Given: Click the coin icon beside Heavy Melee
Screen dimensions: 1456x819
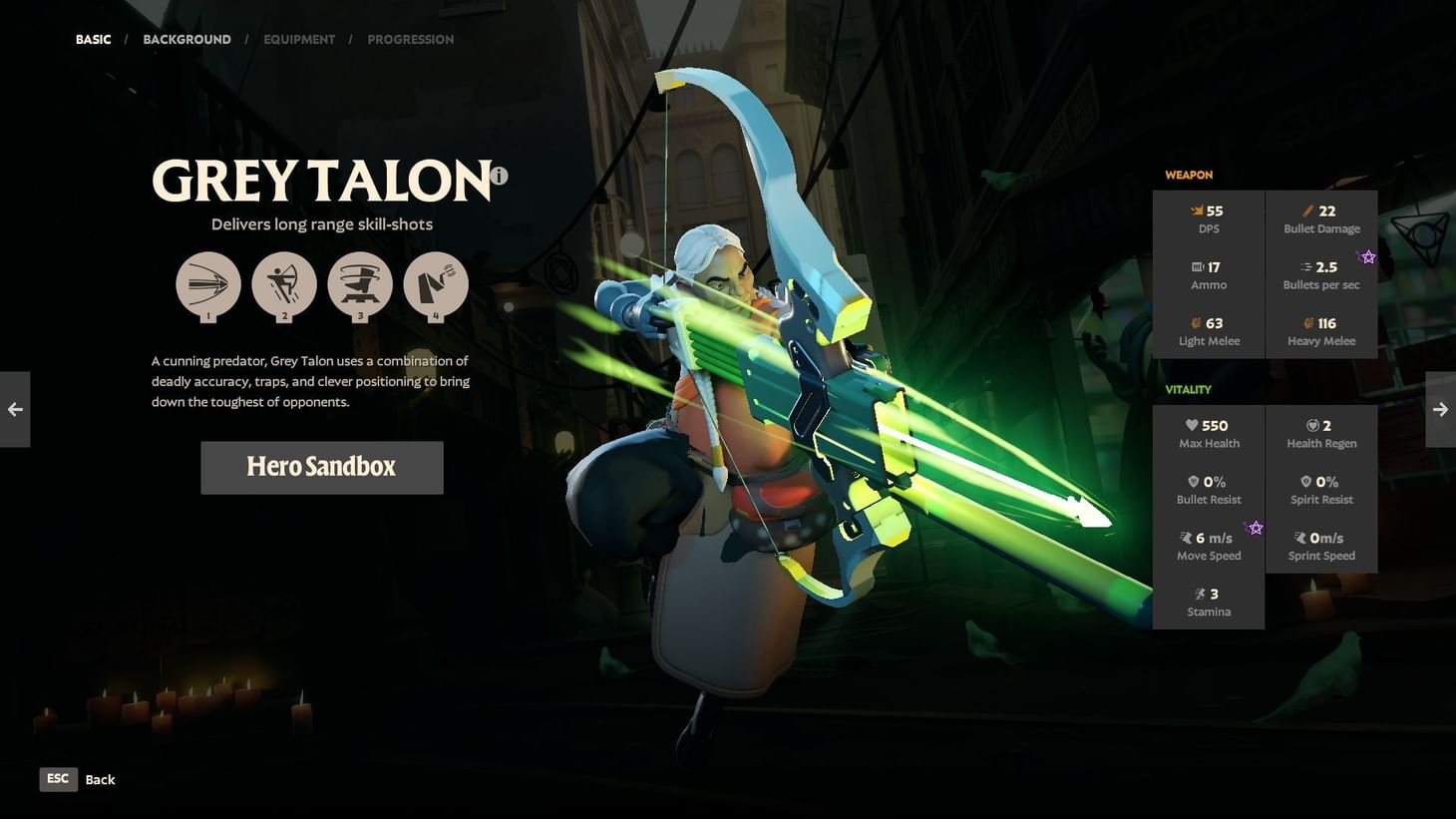Looking at the screenshot, I should pyautogui.click(x=1306, y=323).
